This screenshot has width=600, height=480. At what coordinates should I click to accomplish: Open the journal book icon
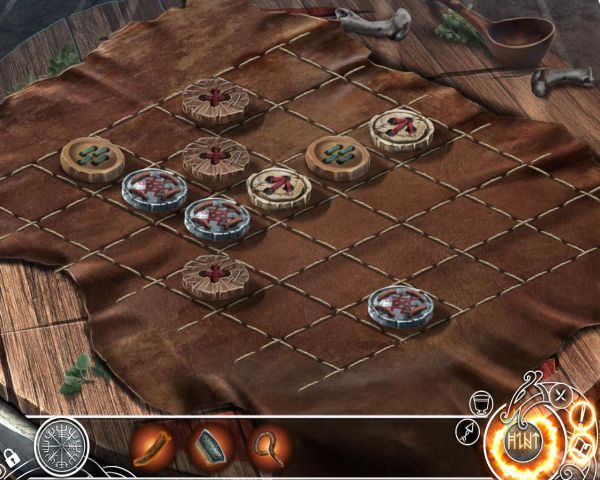(x=581, y=446)
